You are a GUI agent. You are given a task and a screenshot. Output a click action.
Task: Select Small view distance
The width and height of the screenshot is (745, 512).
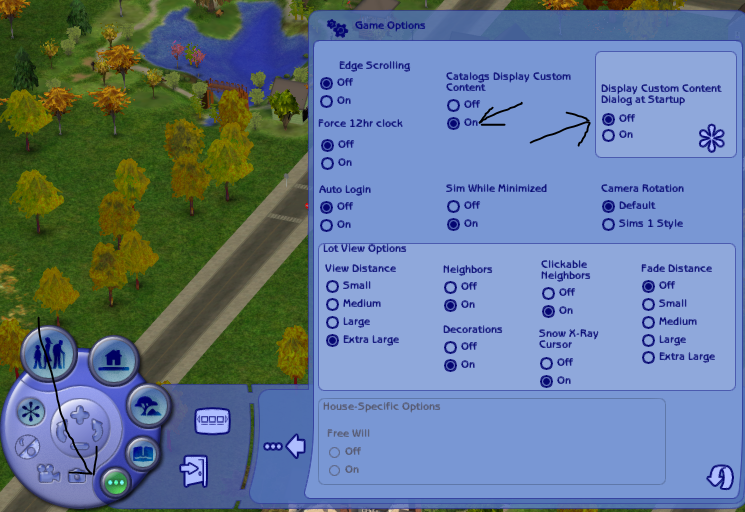click(332, 286)
